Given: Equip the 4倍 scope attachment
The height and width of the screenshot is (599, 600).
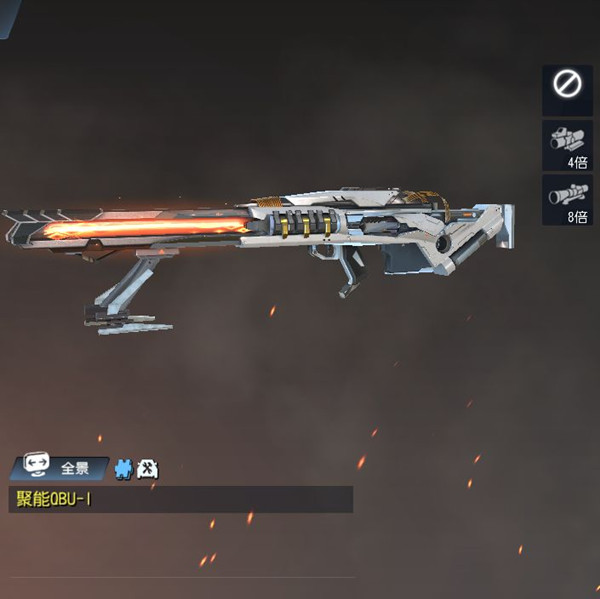Looking at the screenshot, I should point(567,144).
